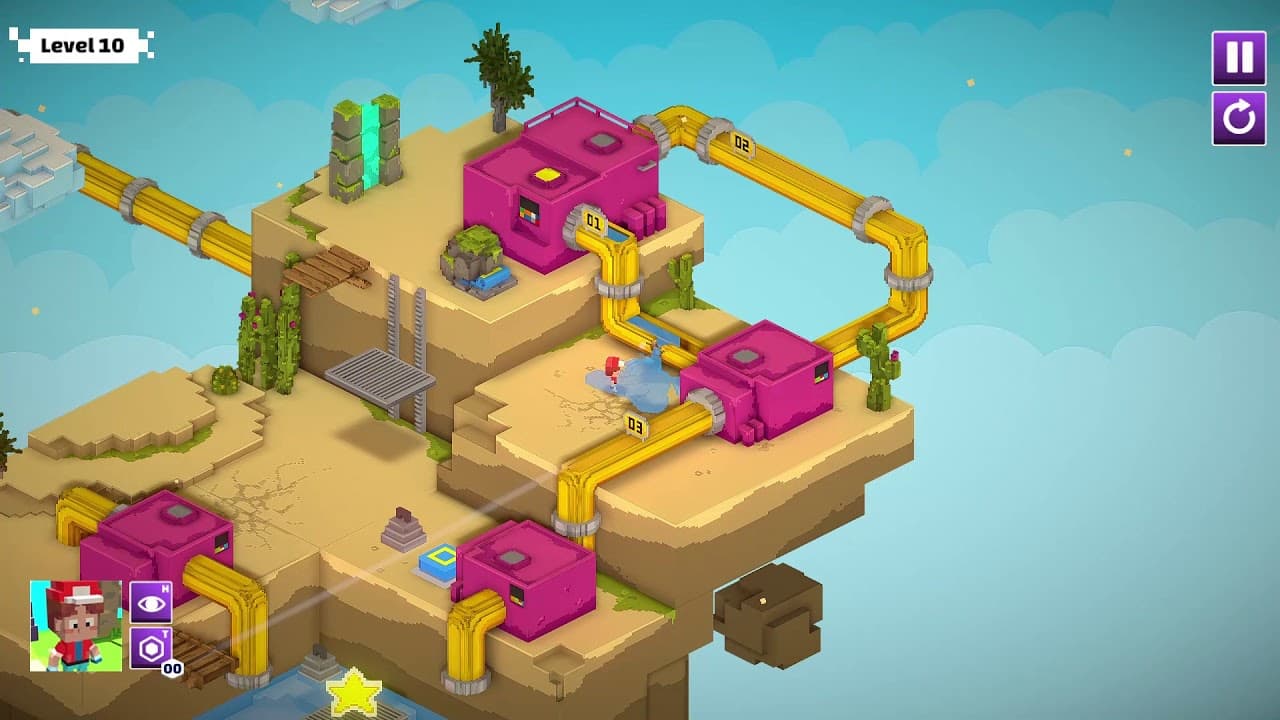Expand the Level 10 banner
1280x720 pixels.
pos(83,45)
